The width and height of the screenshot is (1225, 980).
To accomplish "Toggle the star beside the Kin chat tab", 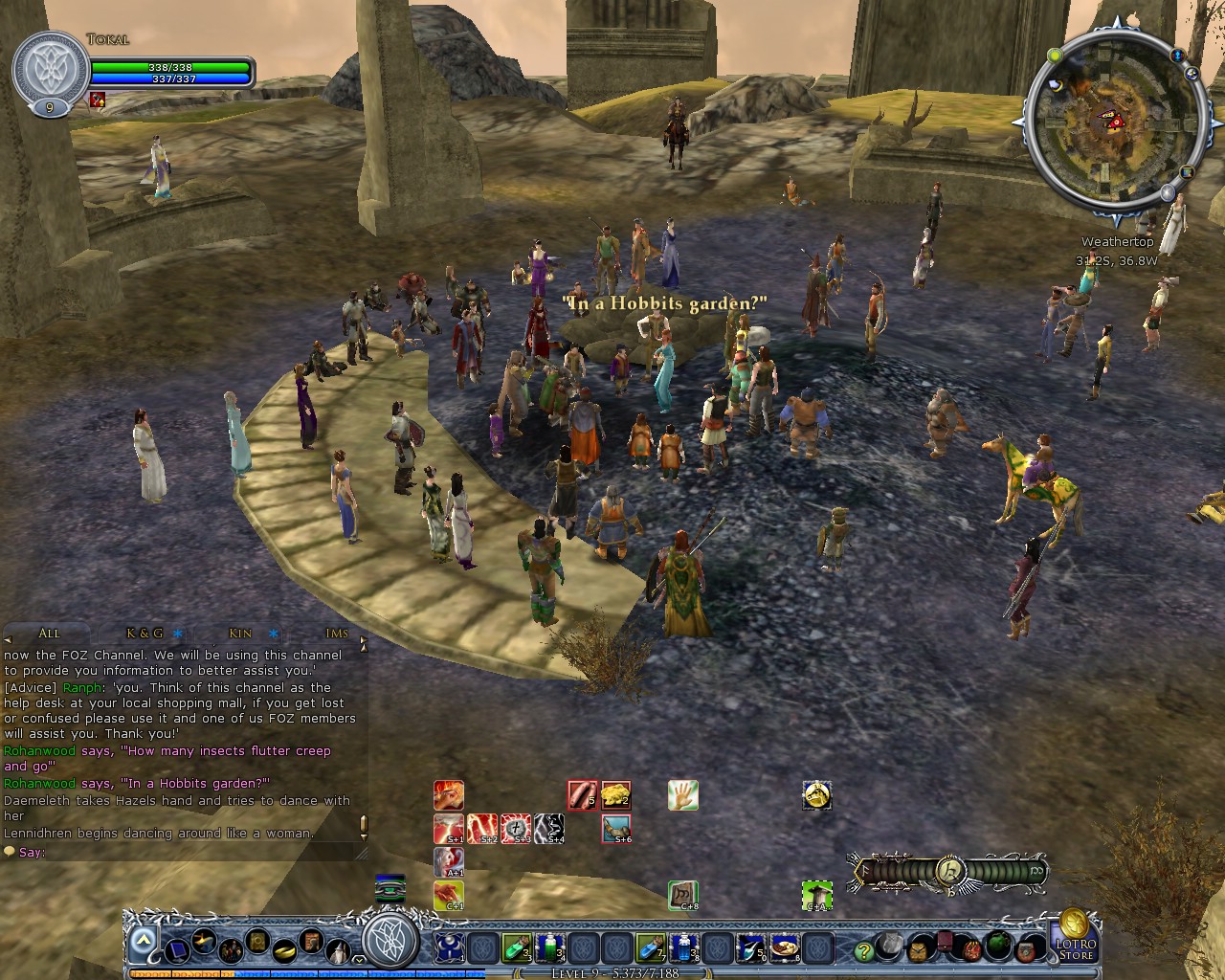I will point(274,634).
